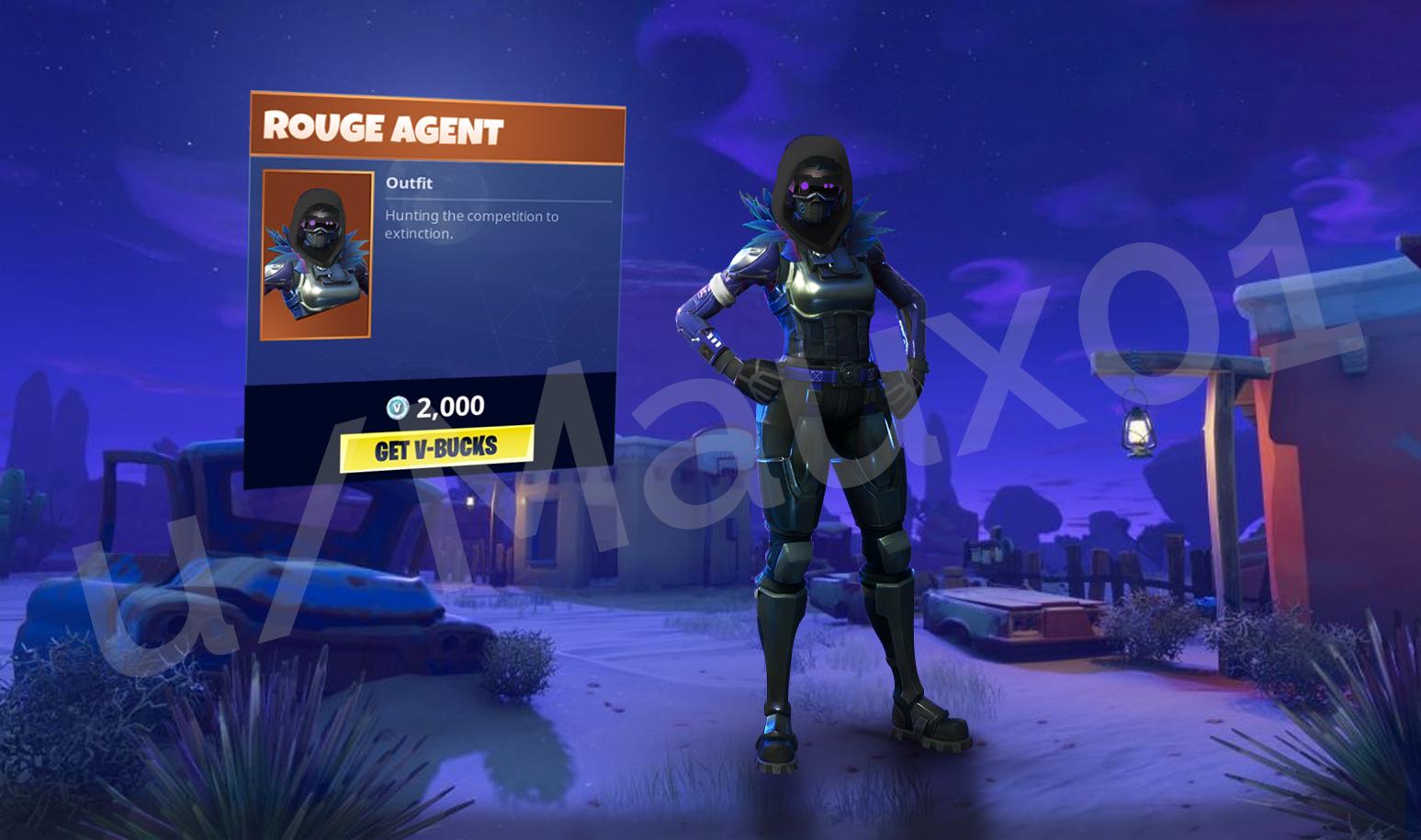Screen dimensions: 1421x840
Task: Click the hooded mask in the preview image
Action: click(319, 225)
